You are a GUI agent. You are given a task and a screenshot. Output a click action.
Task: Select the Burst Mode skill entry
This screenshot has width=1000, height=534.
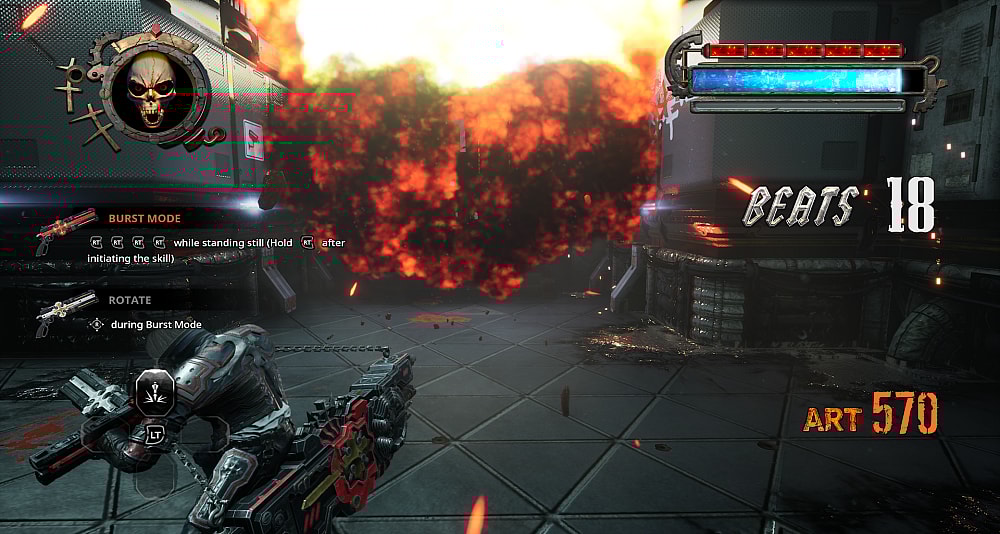point(145,218)
